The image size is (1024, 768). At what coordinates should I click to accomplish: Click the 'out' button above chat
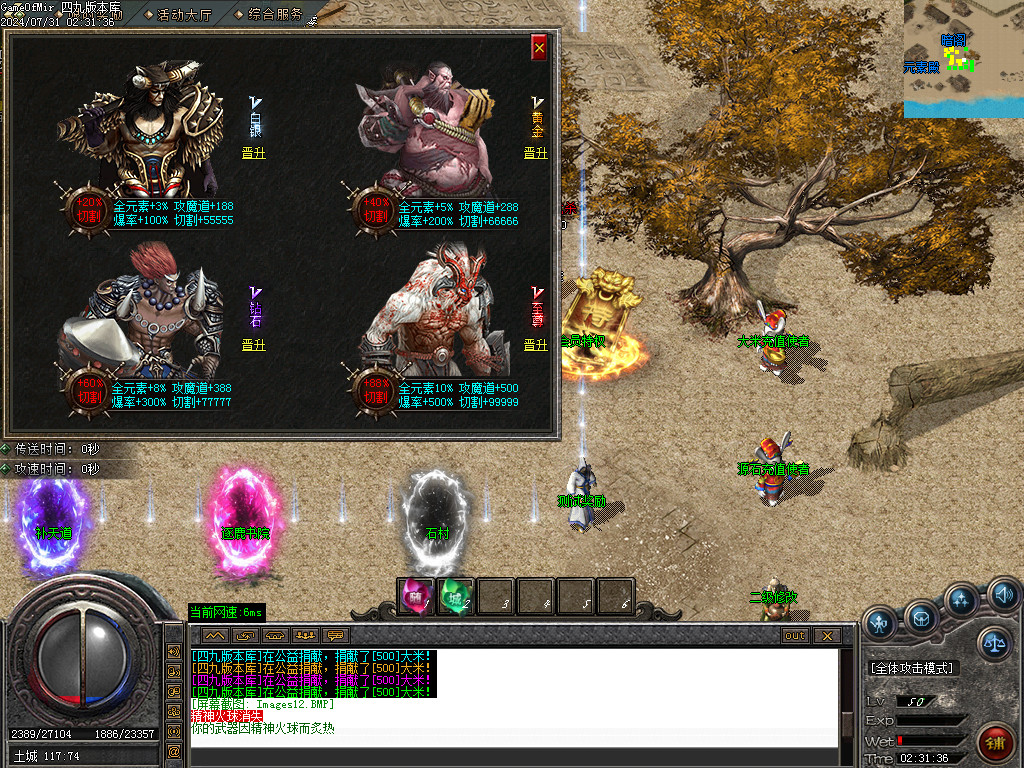pyautogui.click(x=795, y=635)
